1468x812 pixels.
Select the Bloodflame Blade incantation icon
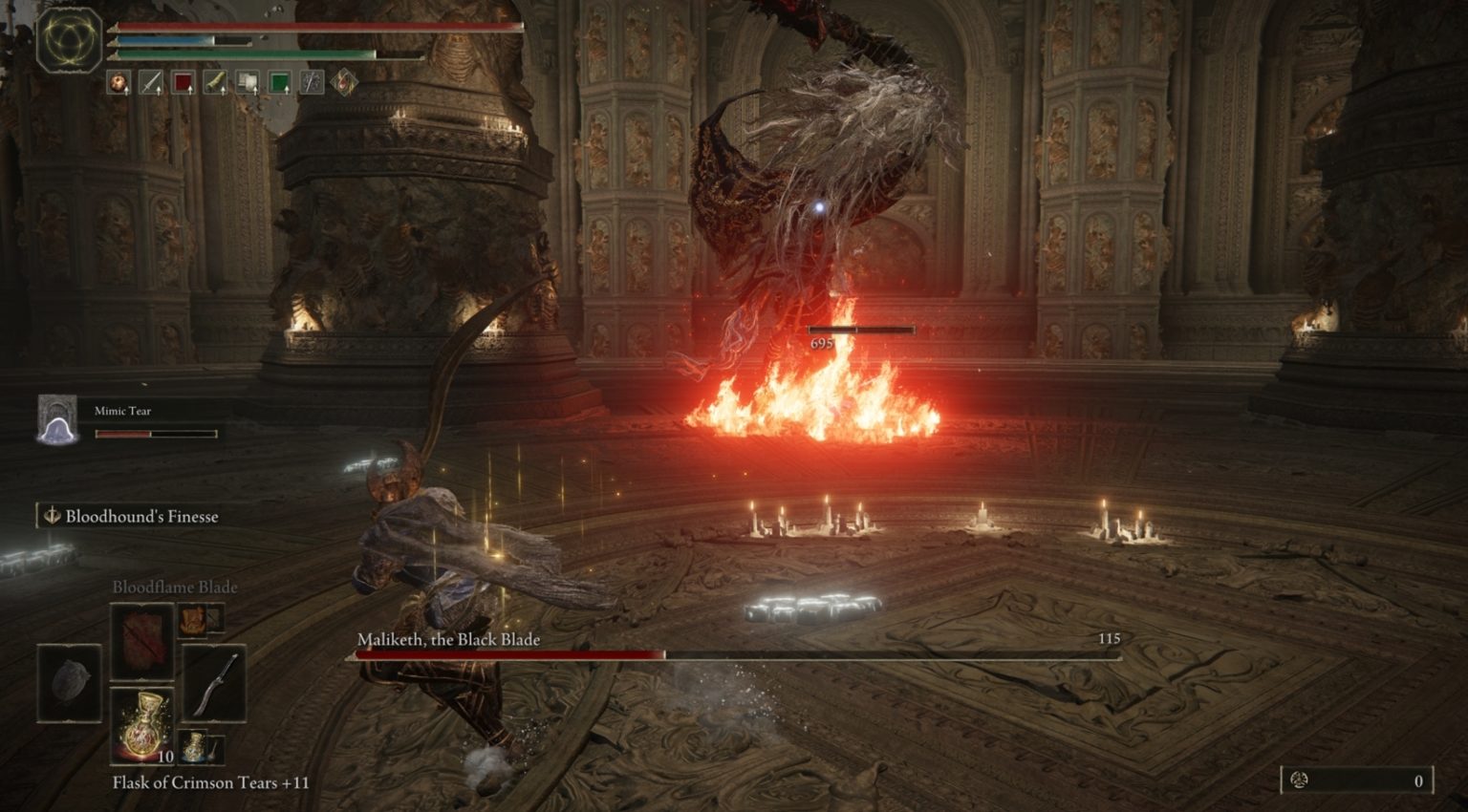(x=141, y=642)
